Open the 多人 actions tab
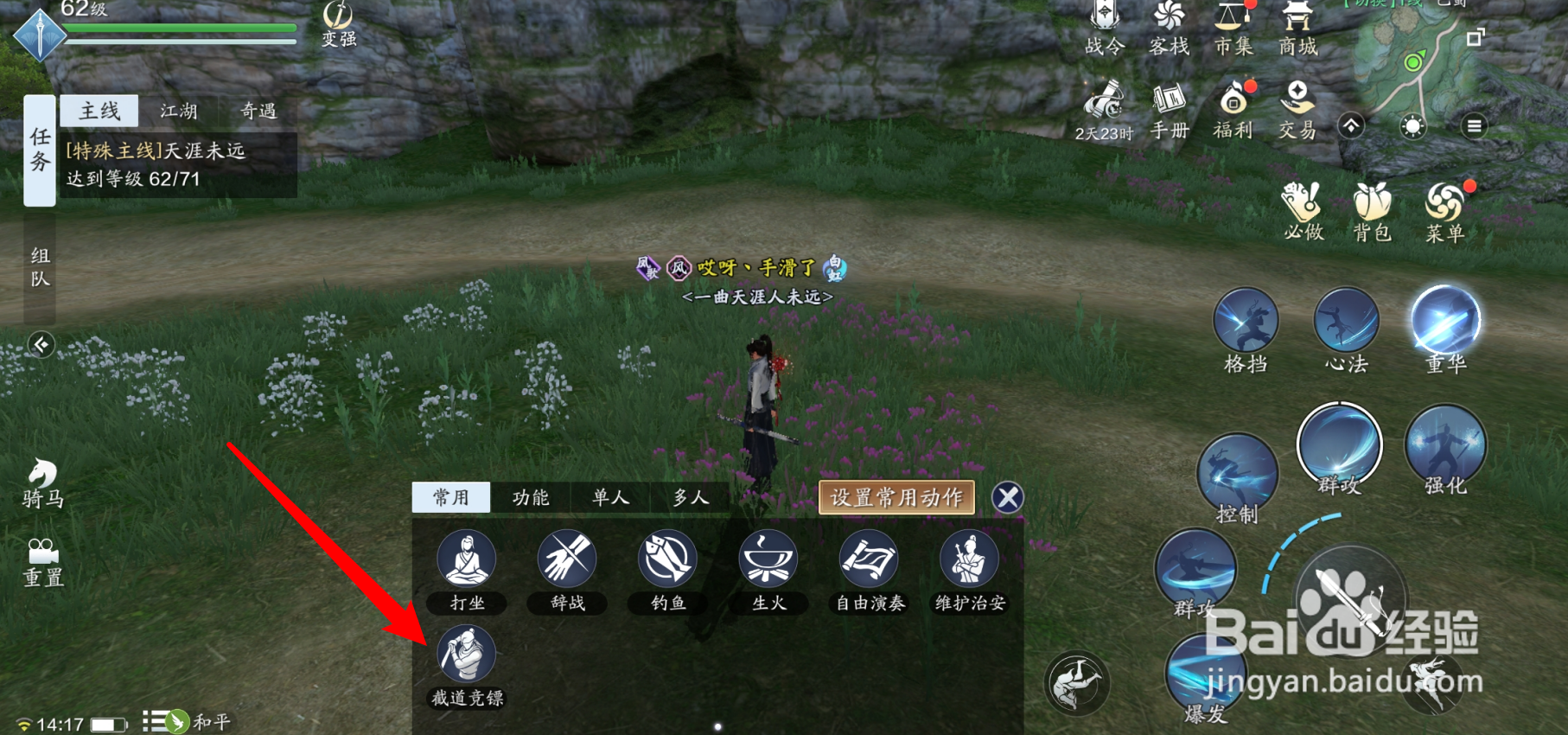Image resolution: width=1568 pixels, height=735 pixels. (x=691, y=497)
